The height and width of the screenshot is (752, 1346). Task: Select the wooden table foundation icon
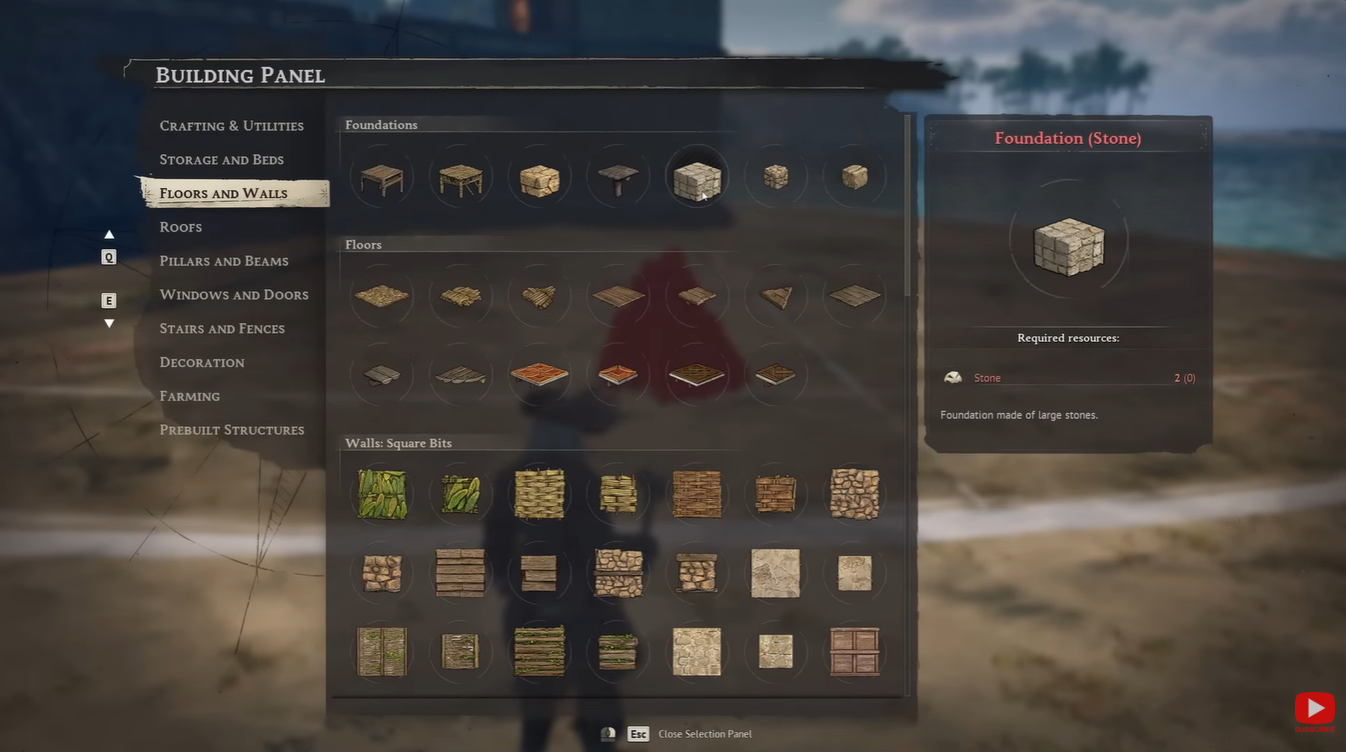point(381,176)
